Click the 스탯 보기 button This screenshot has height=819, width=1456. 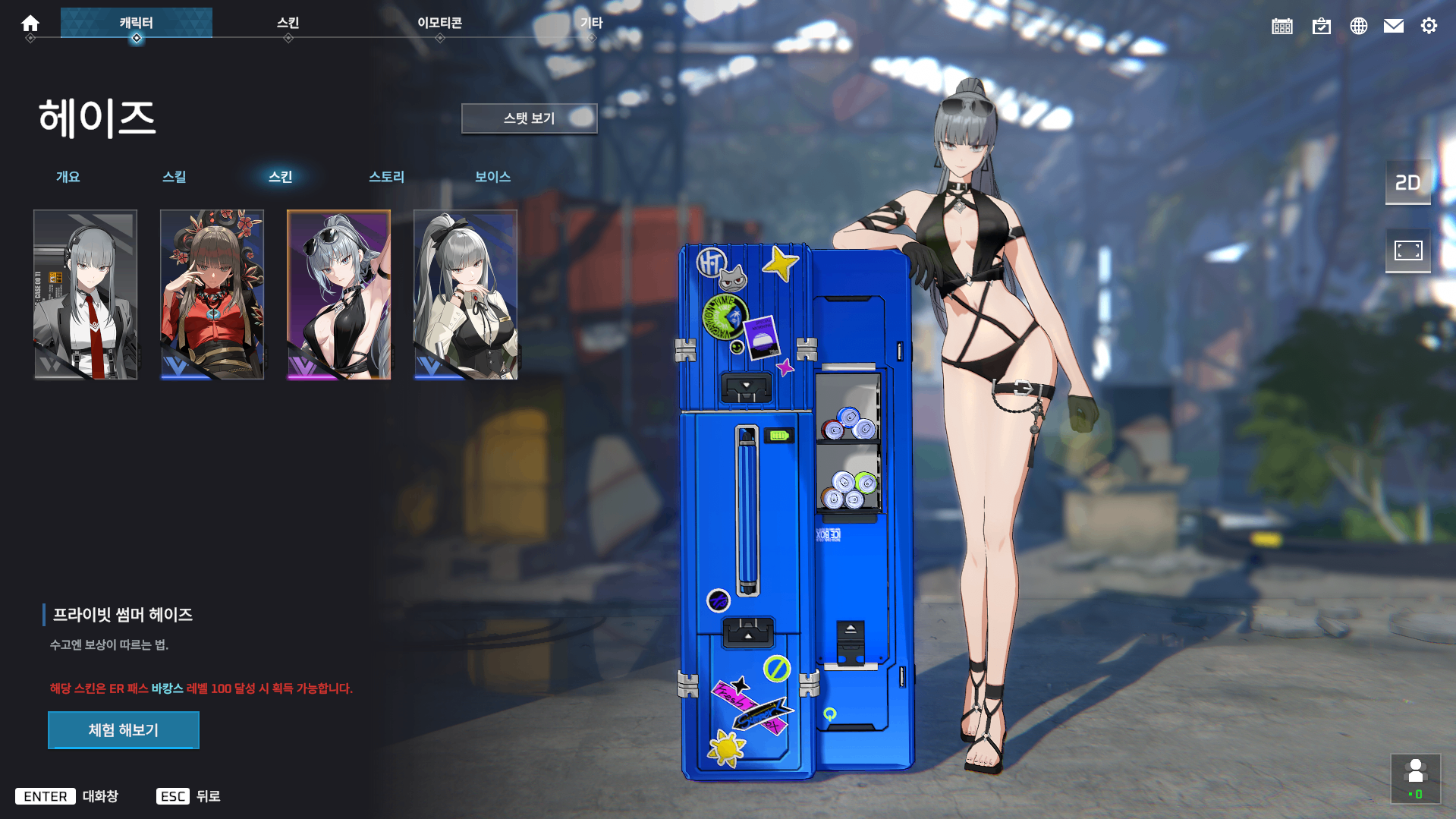click(529, 118)
